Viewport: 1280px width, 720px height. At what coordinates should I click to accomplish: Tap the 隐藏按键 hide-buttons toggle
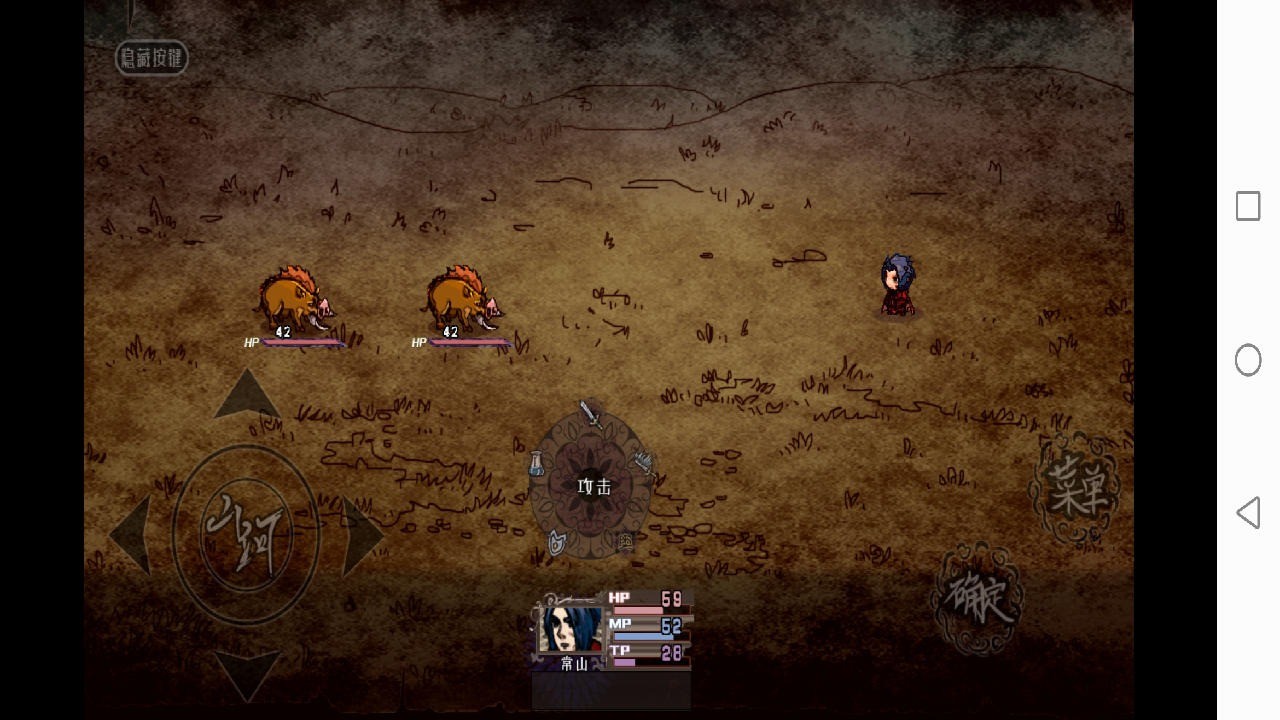[152, 58]
